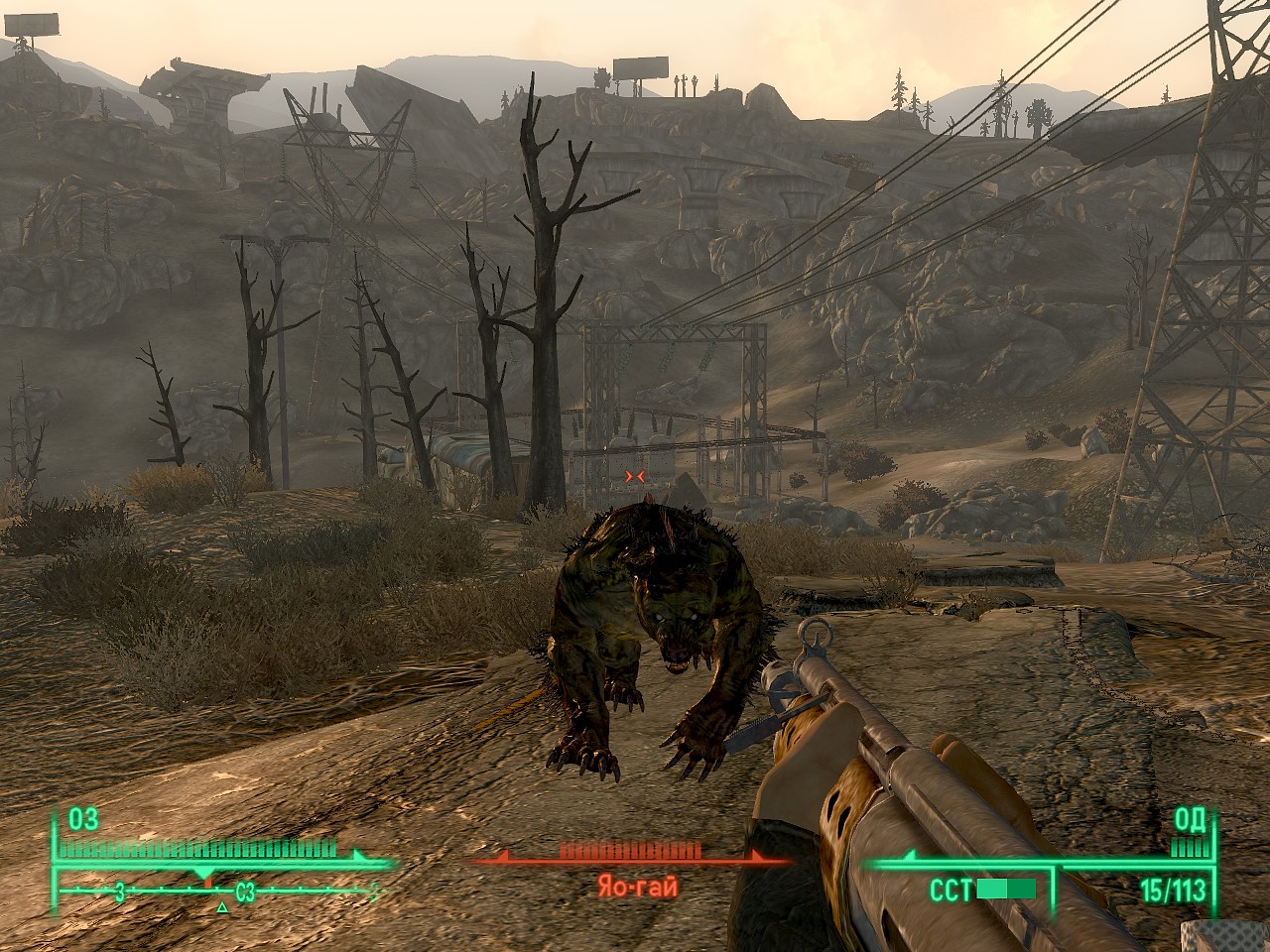Viewport: 1270px width, 952px height.
Task: Click the СCT condition progress blocks
Action: click(x=1007, y=888)
